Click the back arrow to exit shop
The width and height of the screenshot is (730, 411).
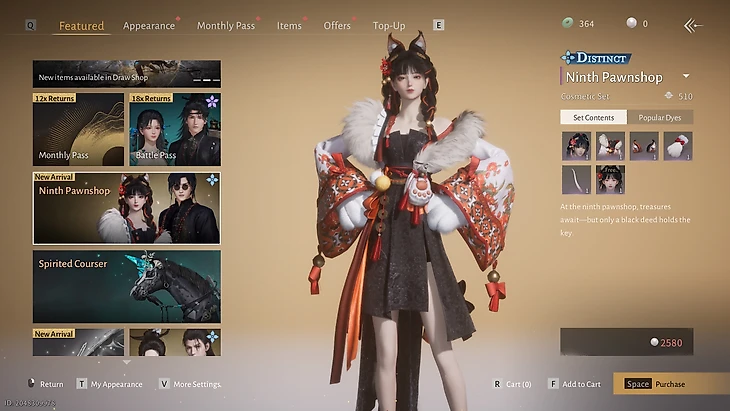click(692, 25)
